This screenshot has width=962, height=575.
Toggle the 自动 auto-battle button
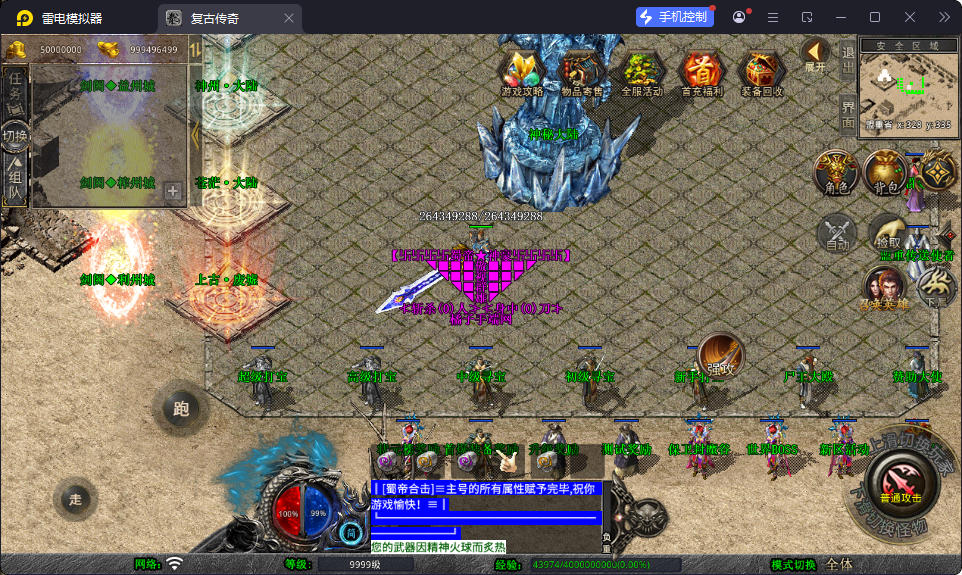coord(837,234)
